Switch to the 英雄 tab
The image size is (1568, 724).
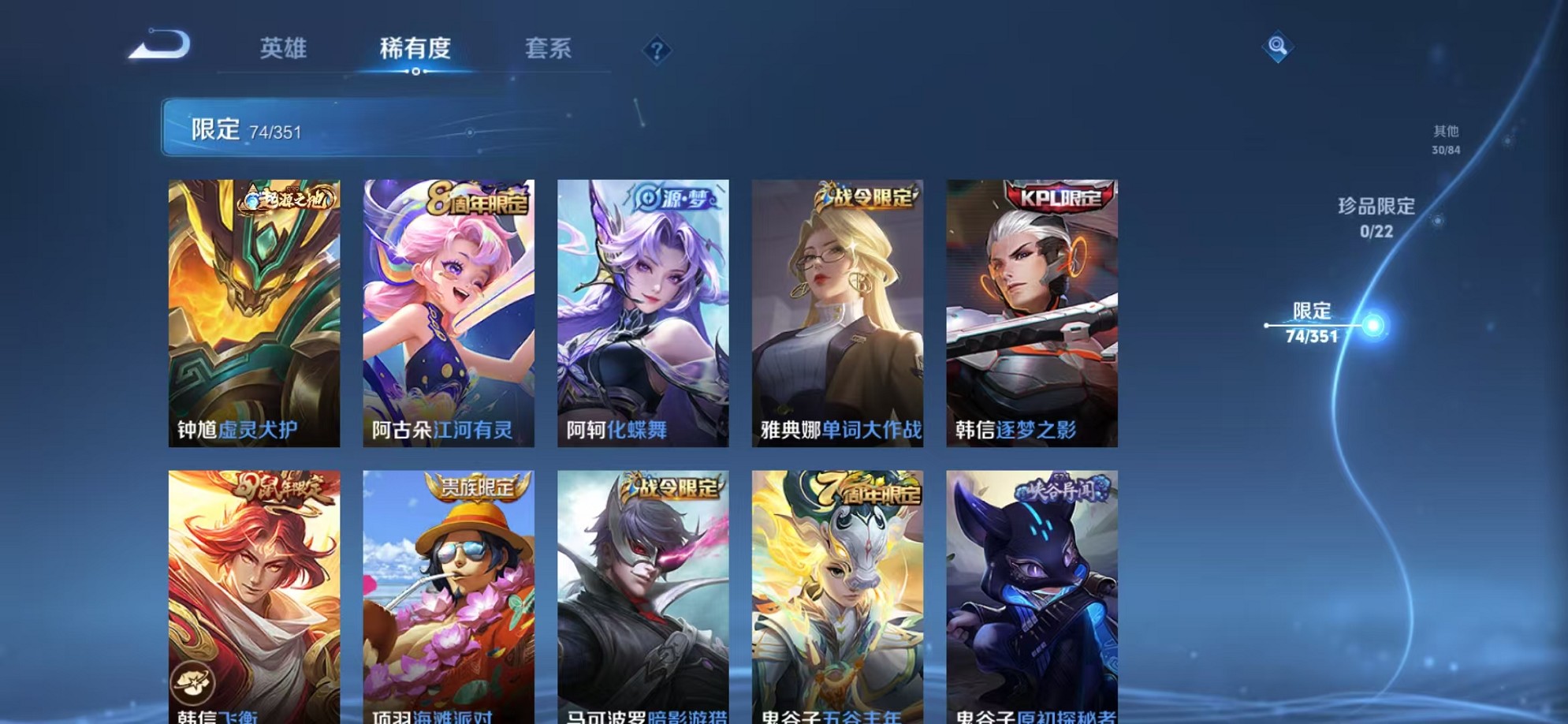[285, 49]
